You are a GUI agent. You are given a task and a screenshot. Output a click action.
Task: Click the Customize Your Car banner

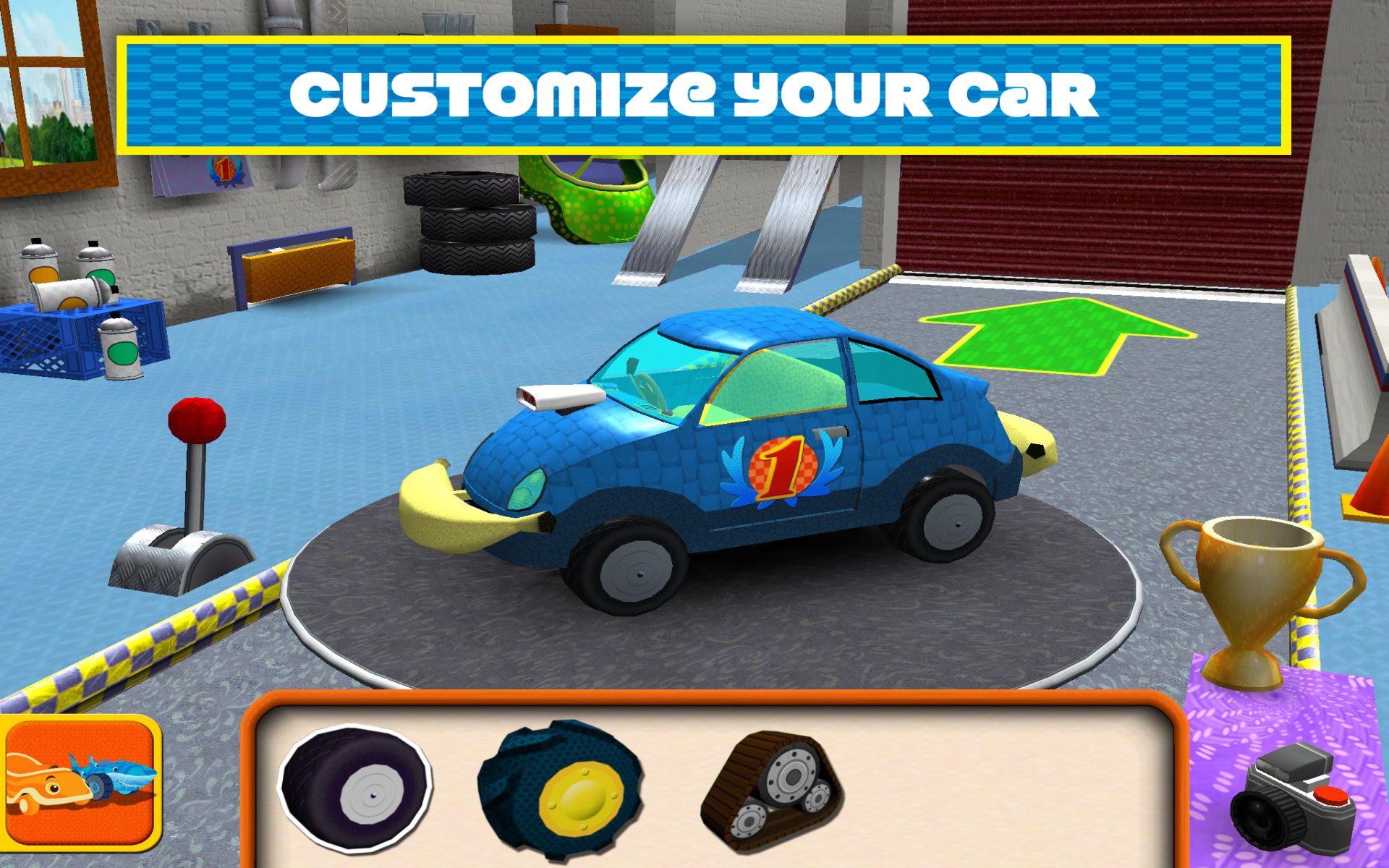tap(694, 94)
